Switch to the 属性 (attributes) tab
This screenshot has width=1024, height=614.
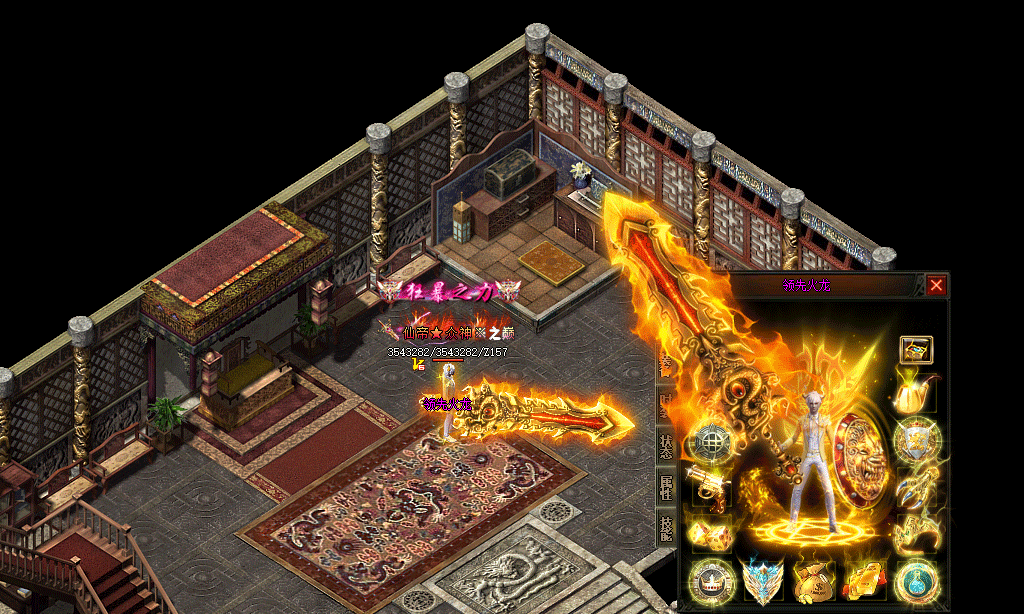point(665,486)
